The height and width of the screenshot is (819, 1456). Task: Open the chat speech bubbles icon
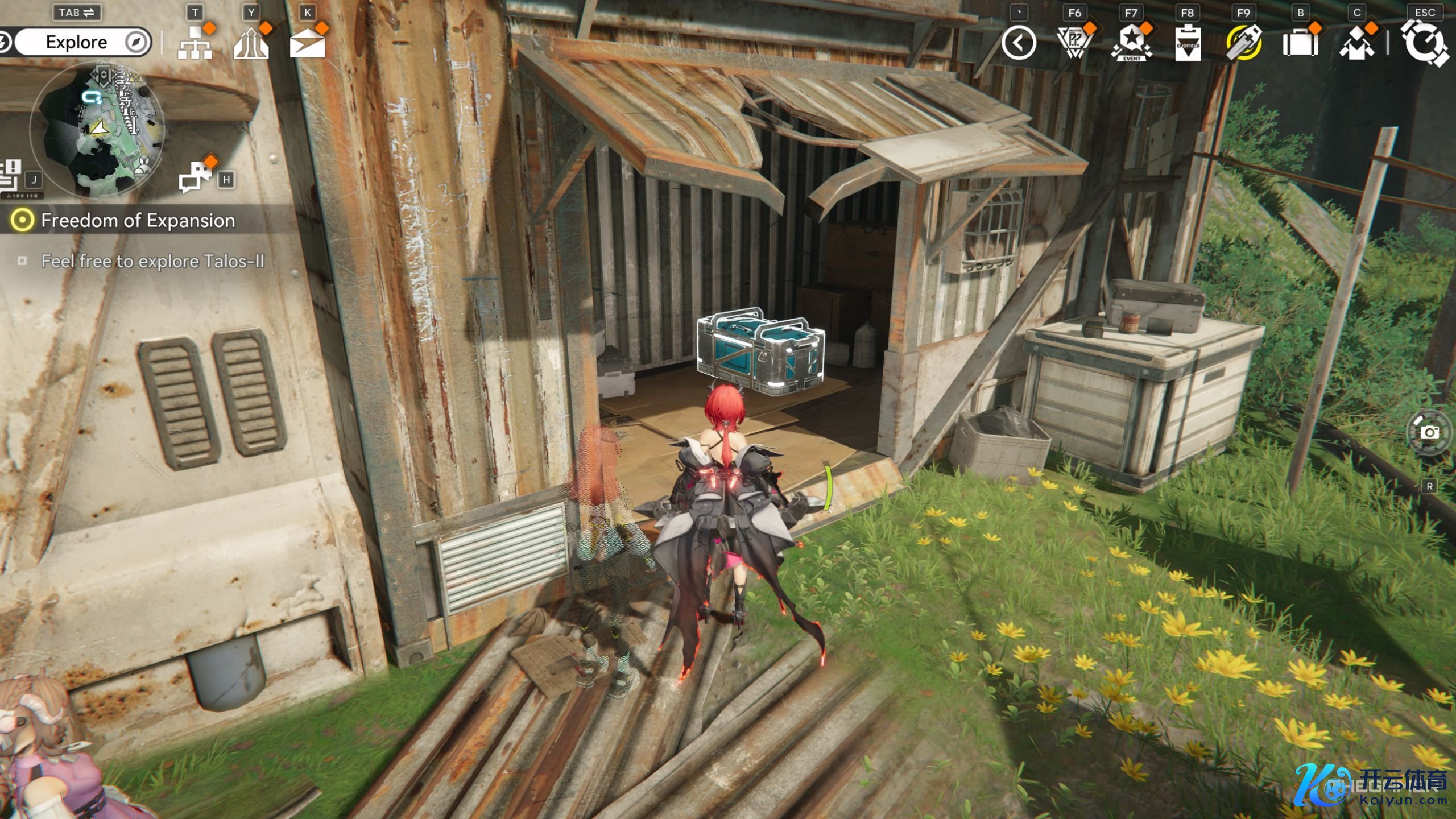click(x=195, y=176)
